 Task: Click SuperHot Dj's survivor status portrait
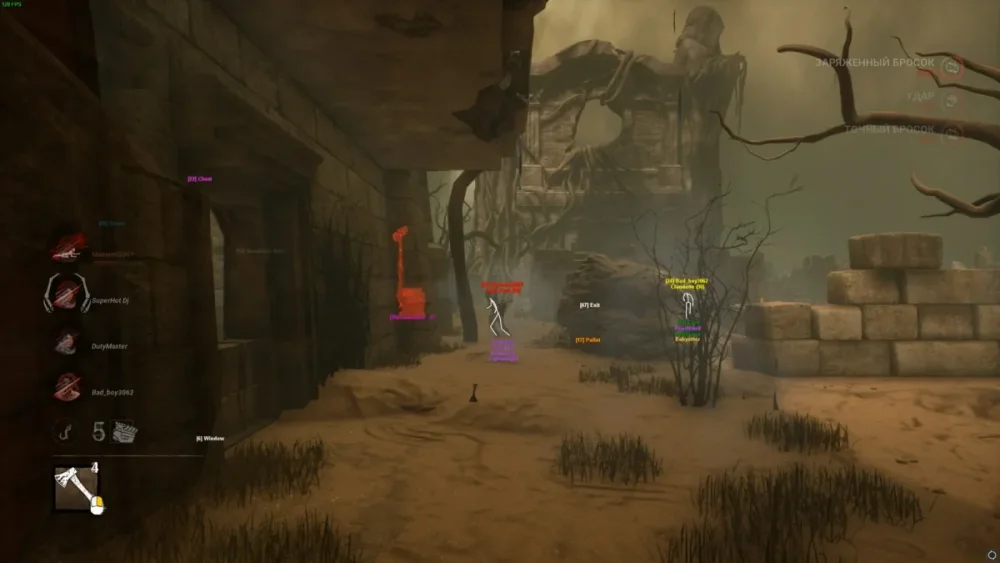click(66, 295)
